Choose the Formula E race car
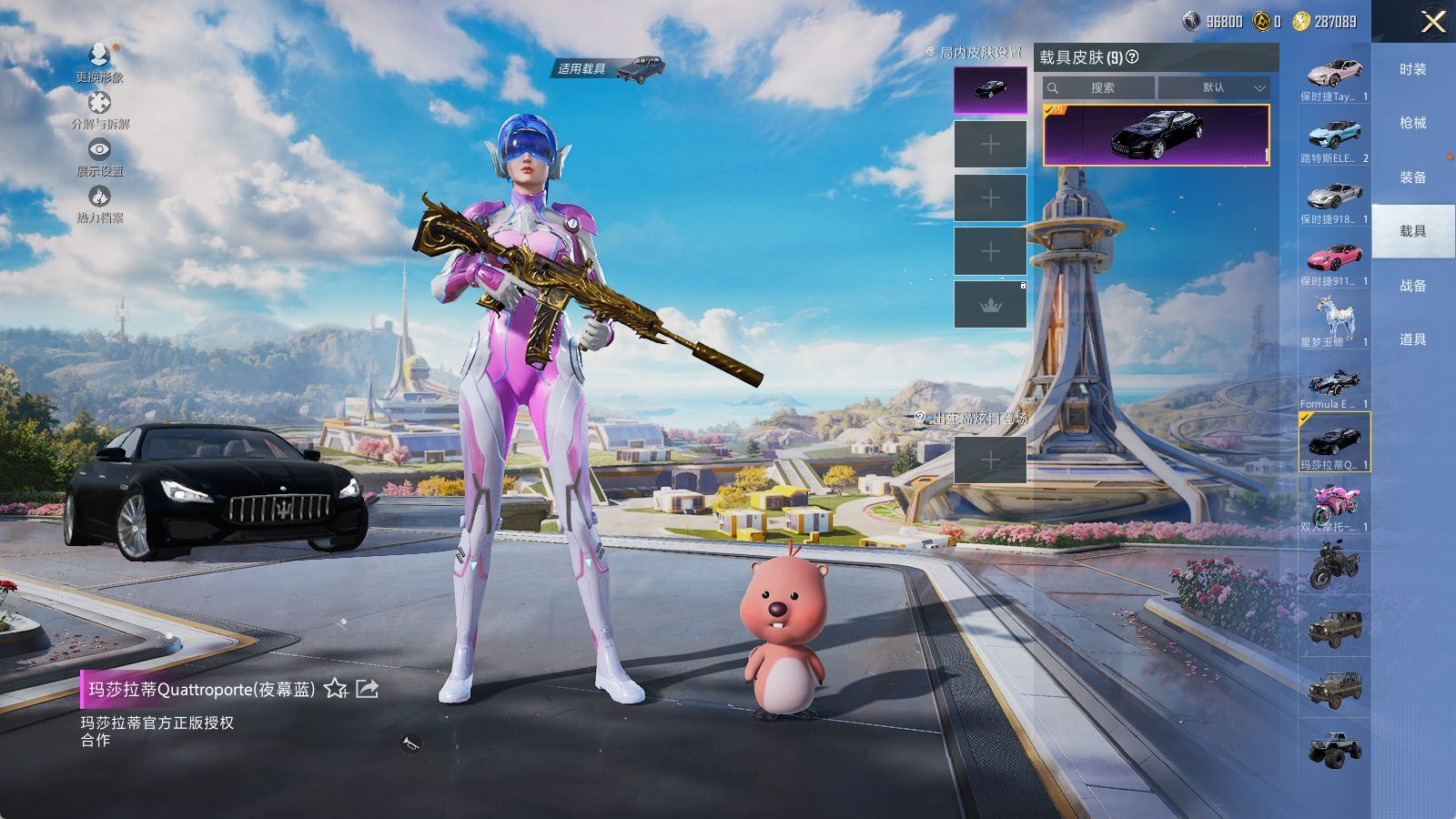This screenshot has width=1456, height=819. click(1334, 382)
